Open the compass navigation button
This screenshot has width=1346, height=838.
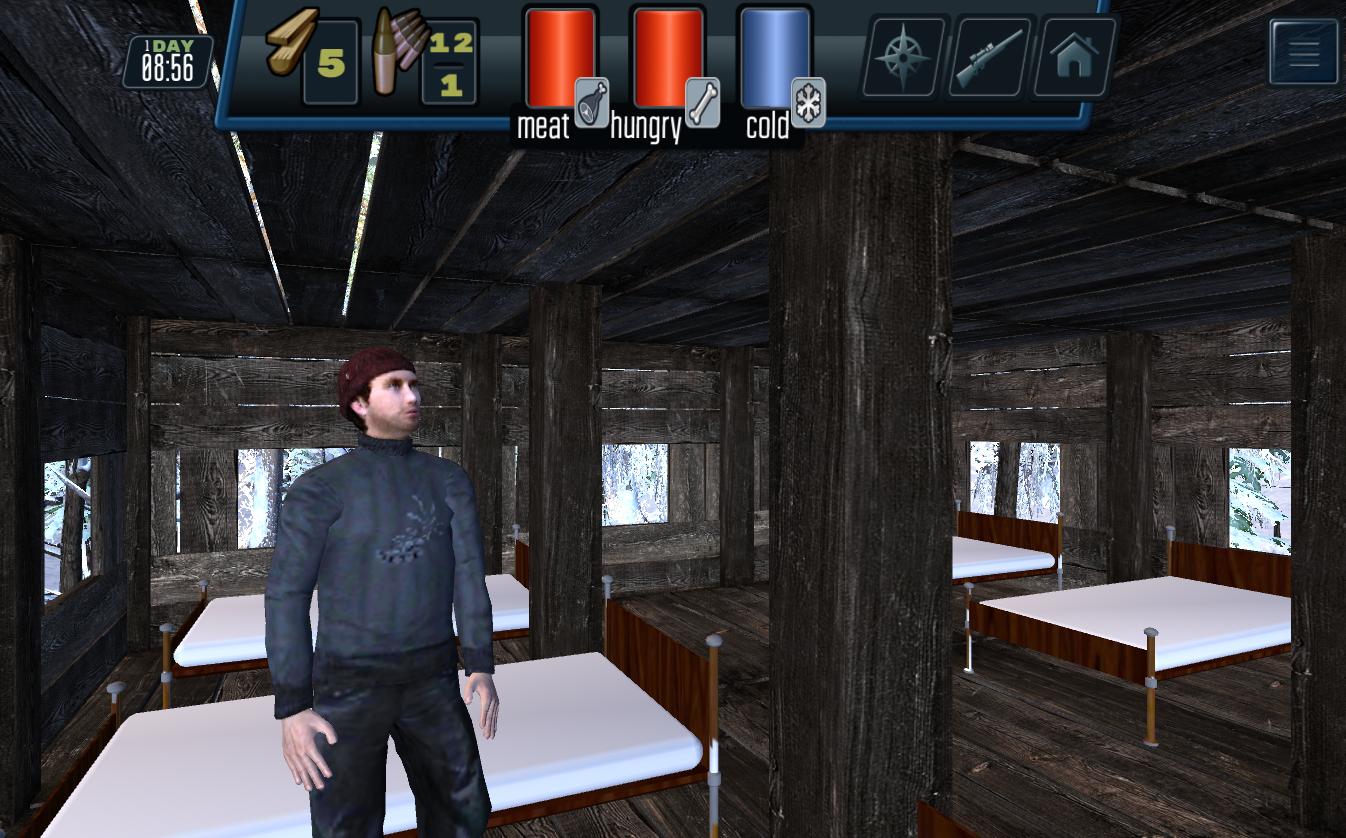point(903,57)
